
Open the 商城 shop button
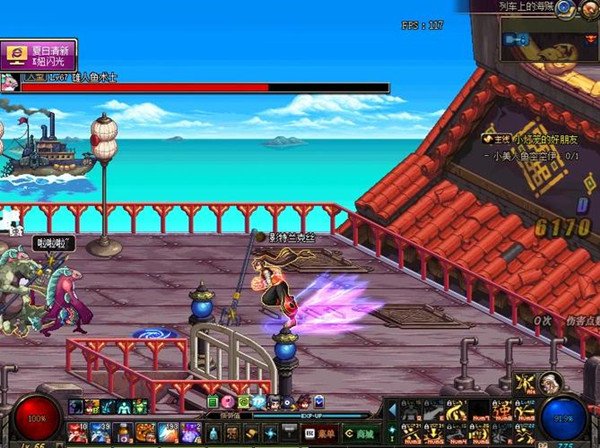tap(358, 432)
